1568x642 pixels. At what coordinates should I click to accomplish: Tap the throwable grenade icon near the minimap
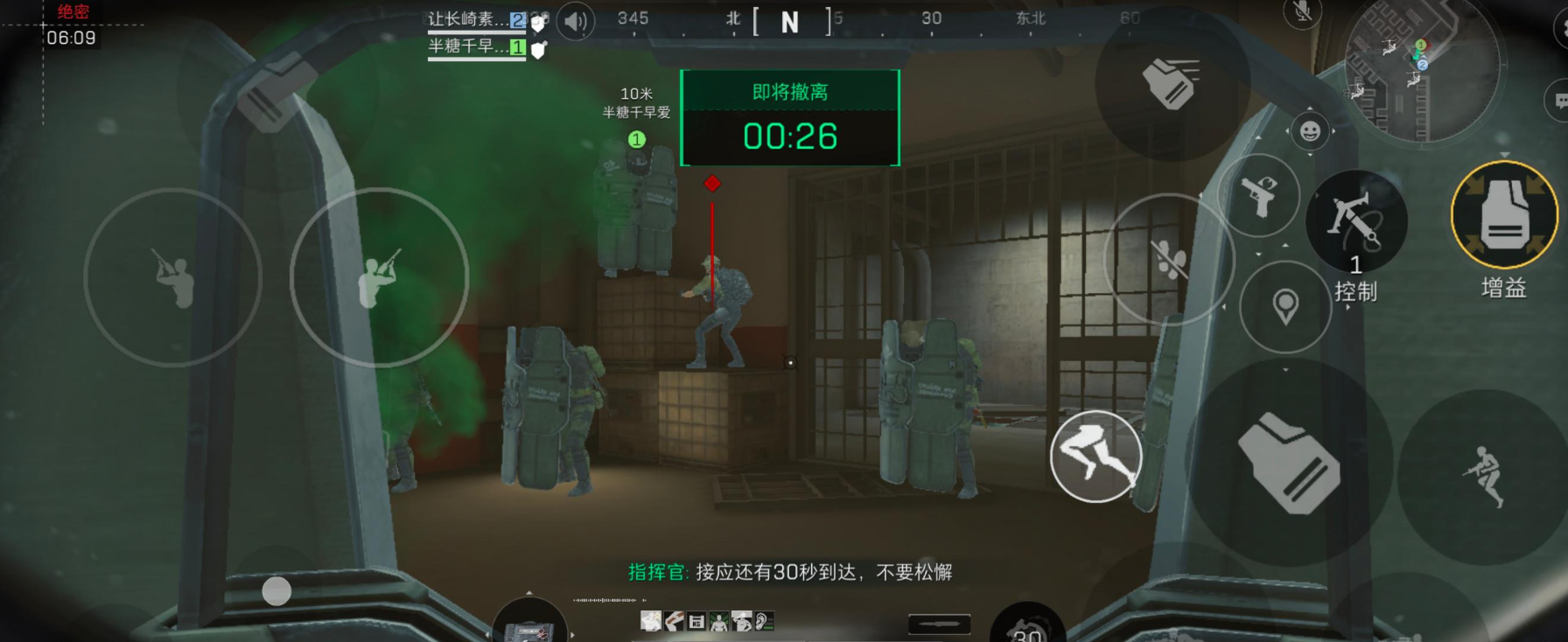tap(1170, 83)
